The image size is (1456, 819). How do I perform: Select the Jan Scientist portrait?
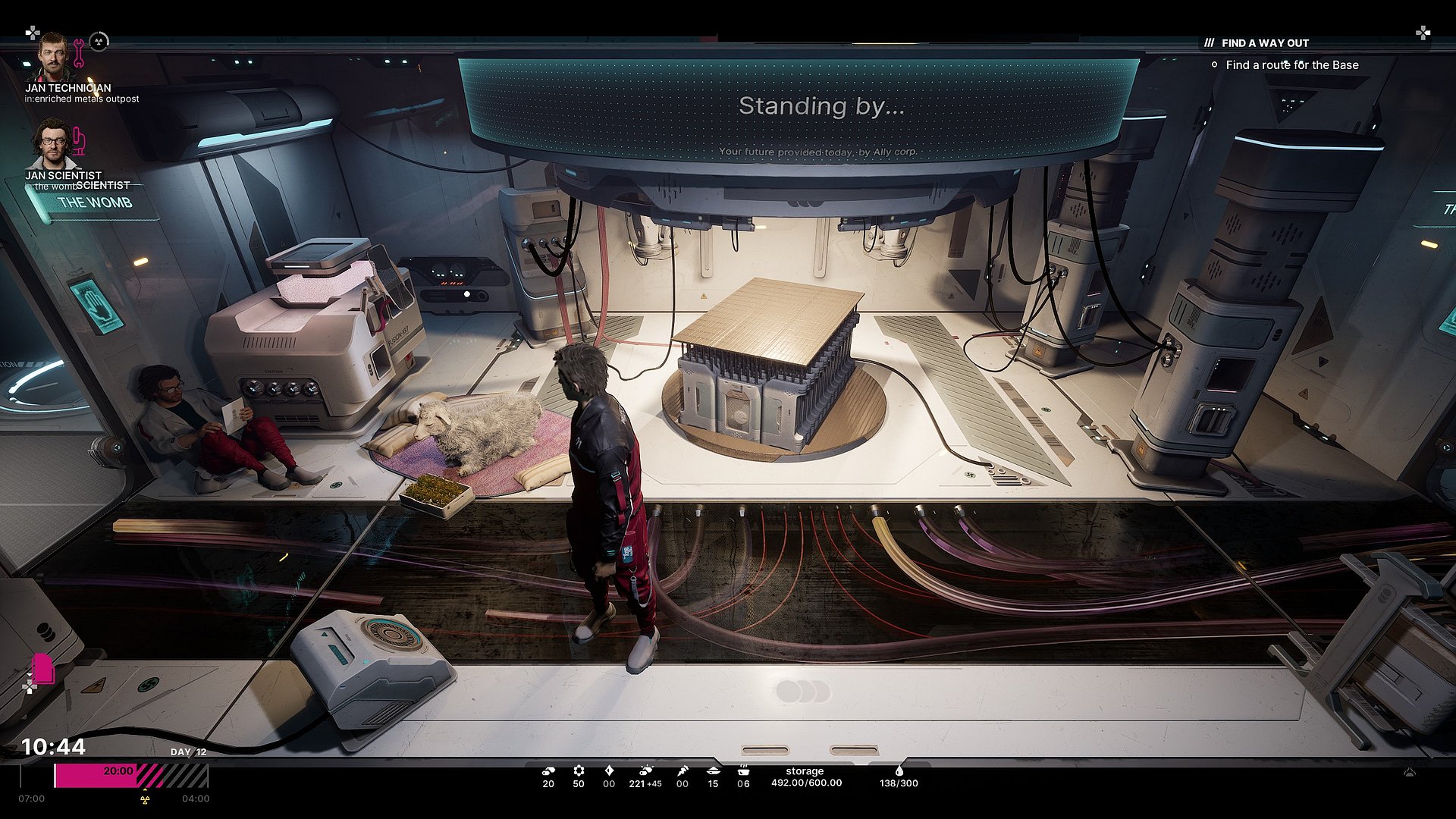[52, 144]
